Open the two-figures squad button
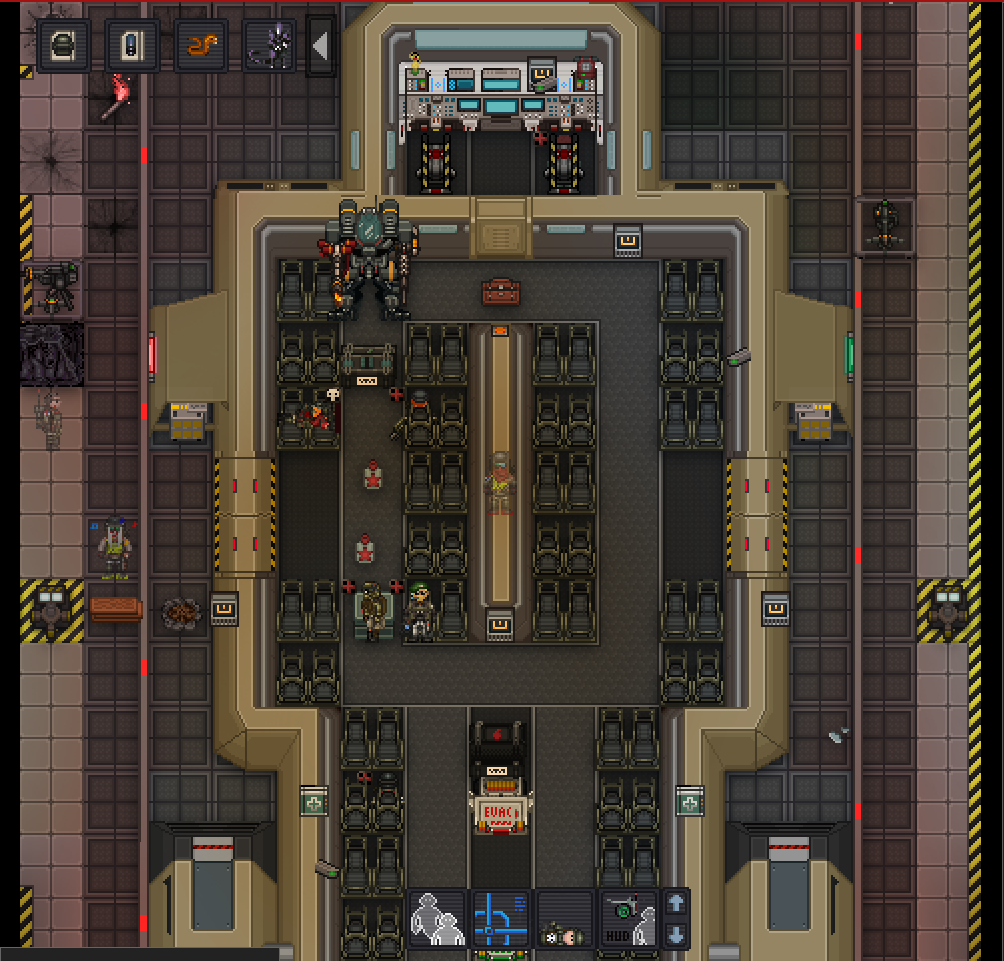This screenshot has width=1004, height=961. 437,917
